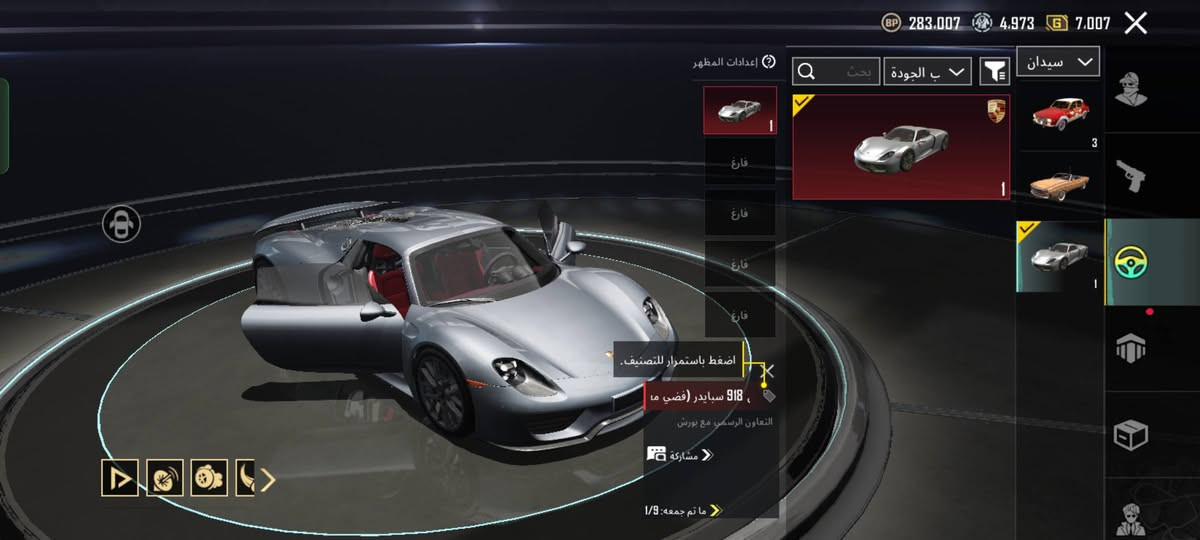Select the equipped Porsche appearance slot
Viewport: 1200px width, 540px height.
click(x=740, y=110)
